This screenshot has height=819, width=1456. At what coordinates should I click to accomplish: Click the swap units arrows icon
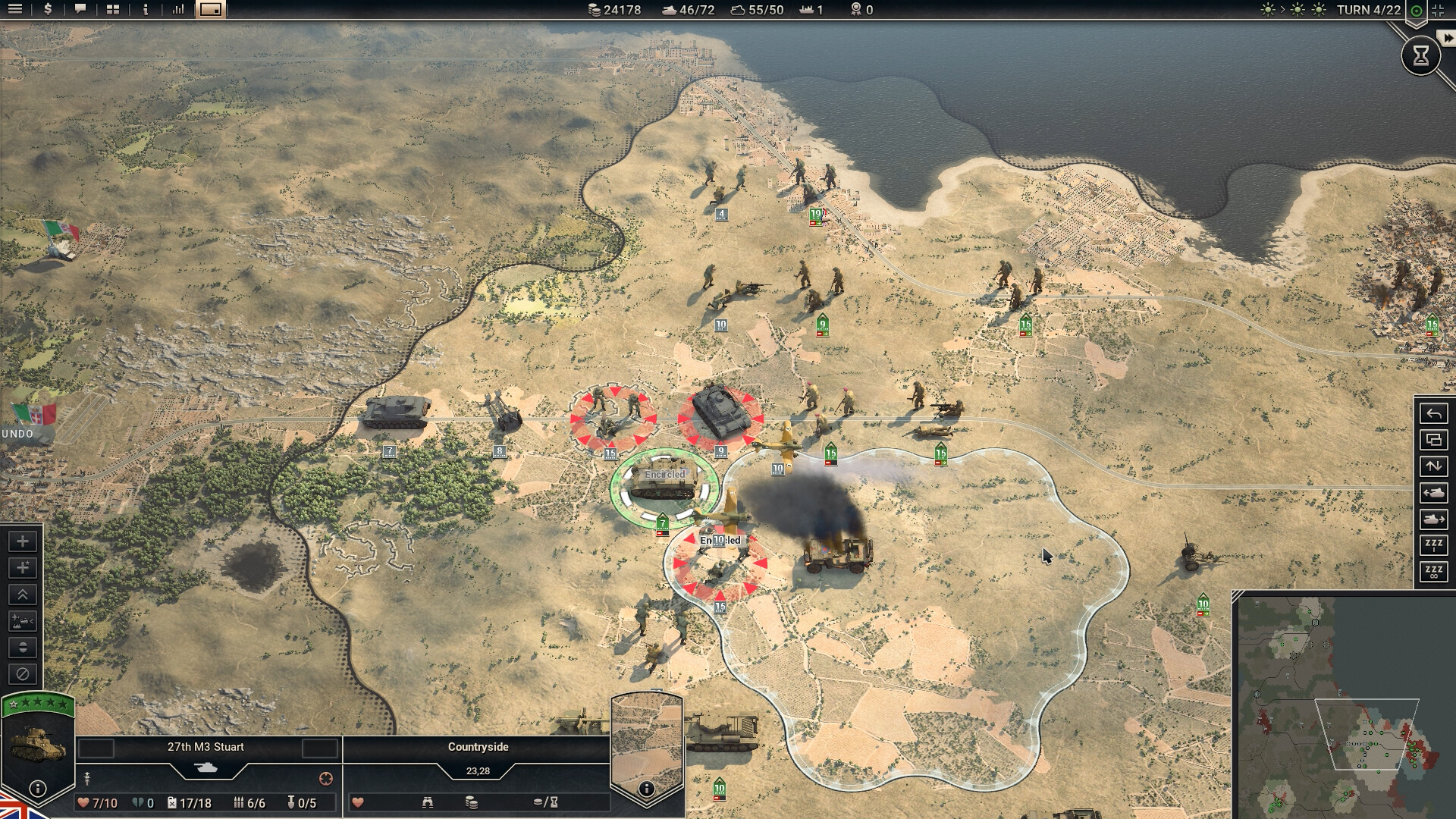pyautogui.click(x=1432, y=467)
